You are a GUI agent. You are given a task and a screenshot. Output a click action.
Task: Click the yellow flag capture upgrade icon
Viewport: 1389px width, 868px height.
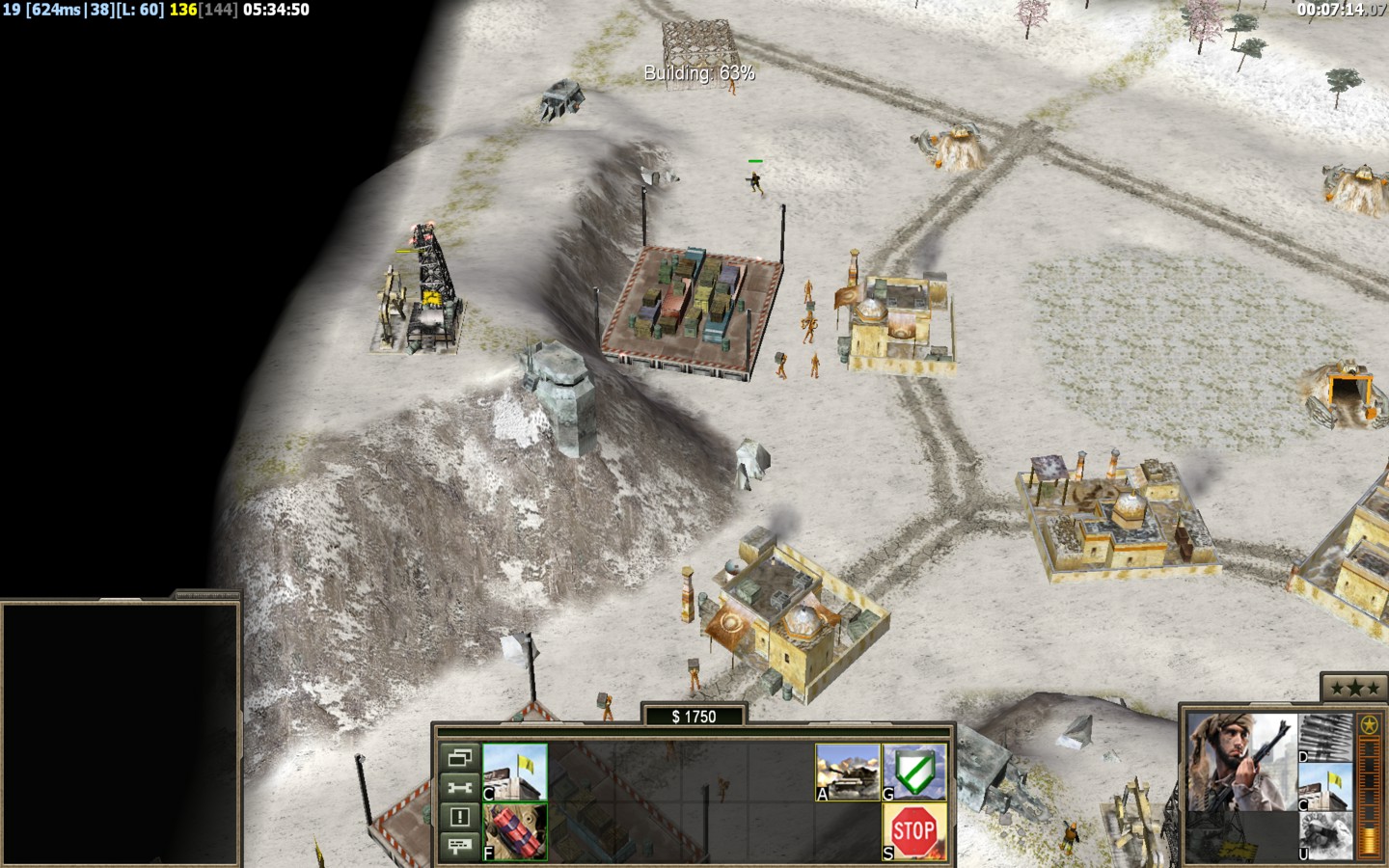coord(1325,786)
